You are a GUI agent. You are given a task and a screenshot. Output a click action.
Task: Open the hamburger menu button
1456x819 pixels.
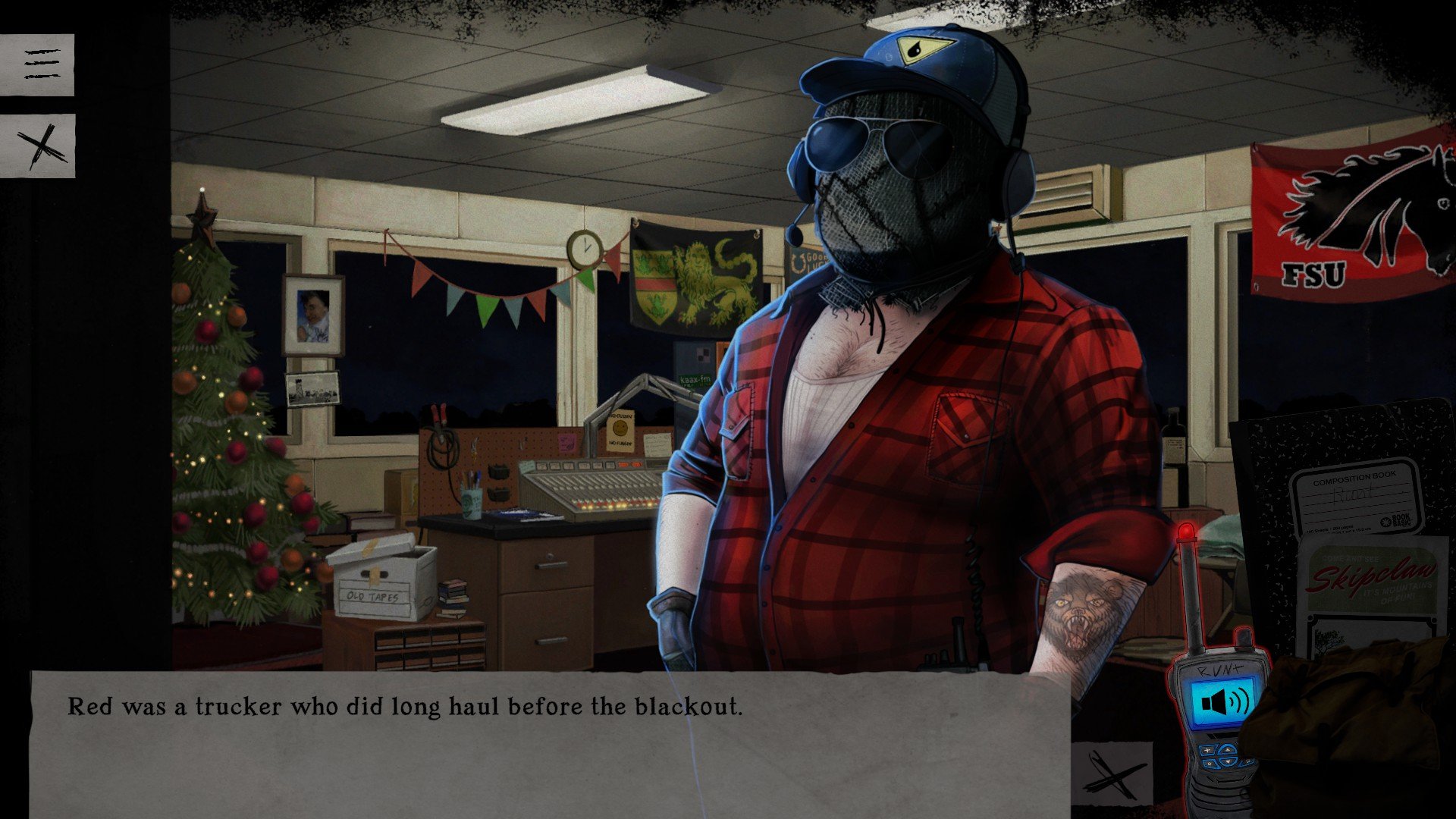pos(37,64)
